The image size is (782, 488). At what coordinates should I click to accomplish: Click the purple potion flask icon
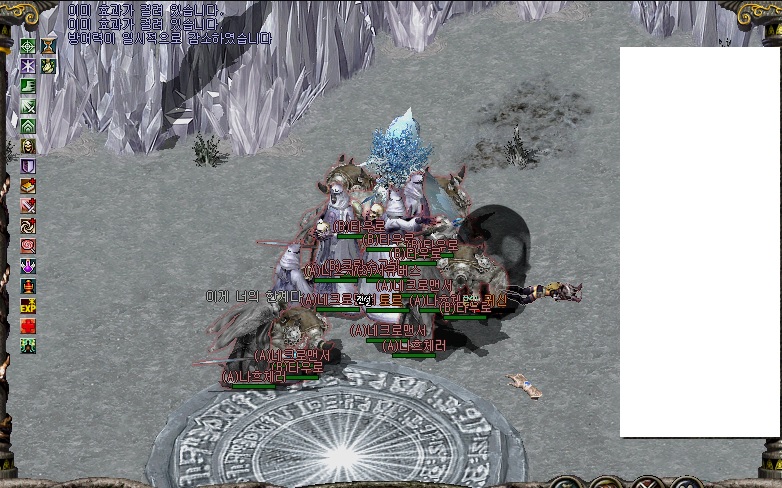point(28,266)
